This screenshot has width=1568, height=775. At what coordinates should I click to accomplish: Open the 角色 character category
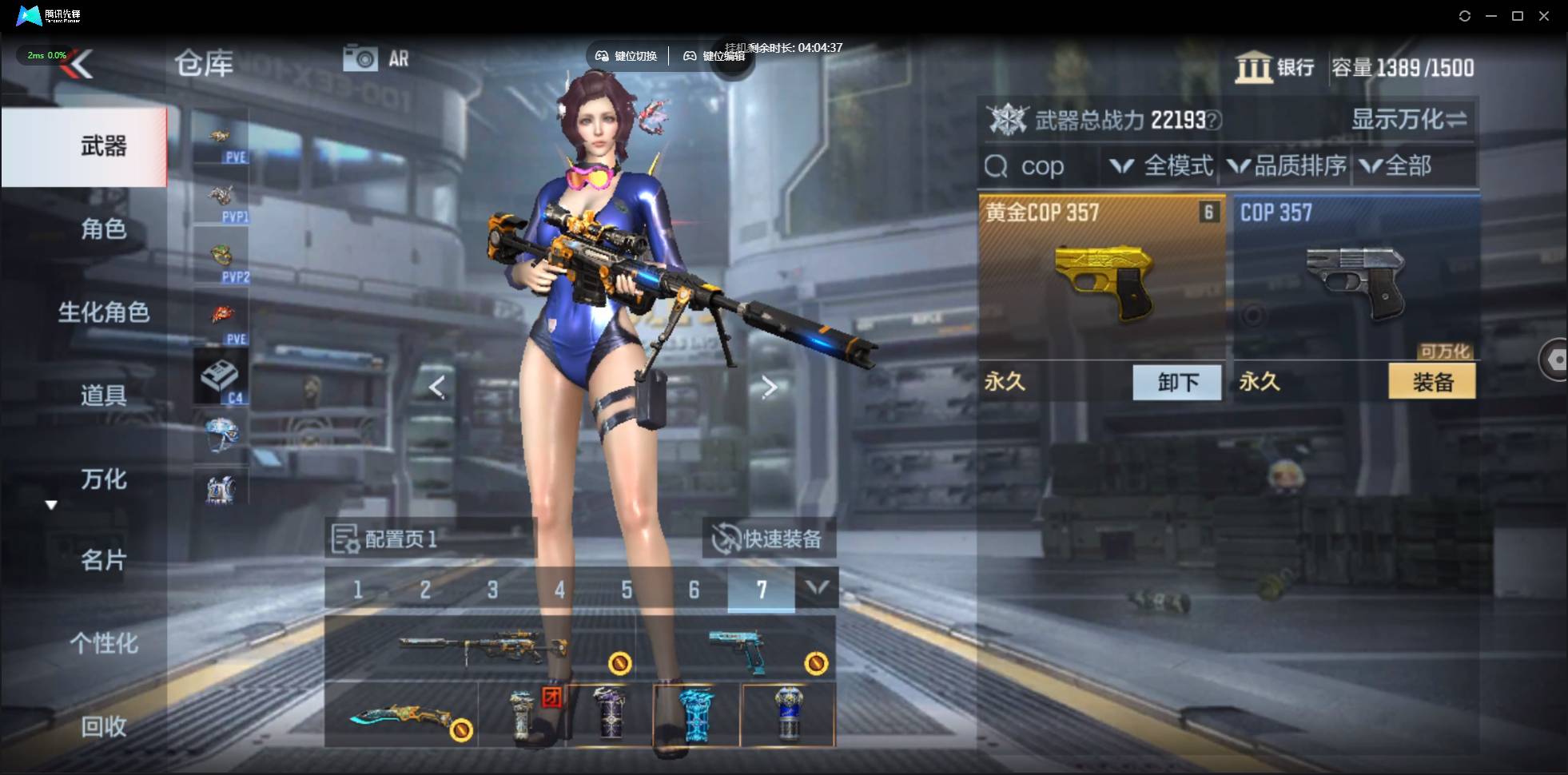[x=103, y=229]
